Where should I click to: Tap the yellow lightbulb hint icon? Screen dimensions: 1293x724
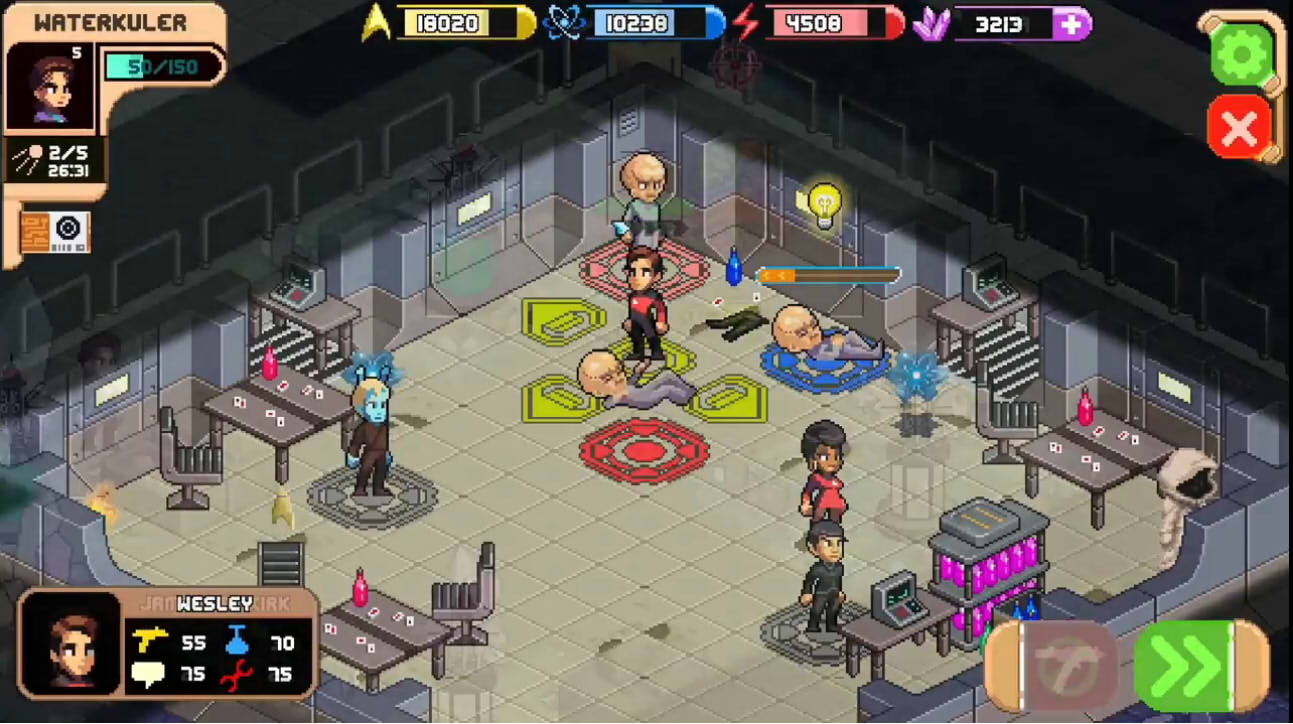[824, 201]
